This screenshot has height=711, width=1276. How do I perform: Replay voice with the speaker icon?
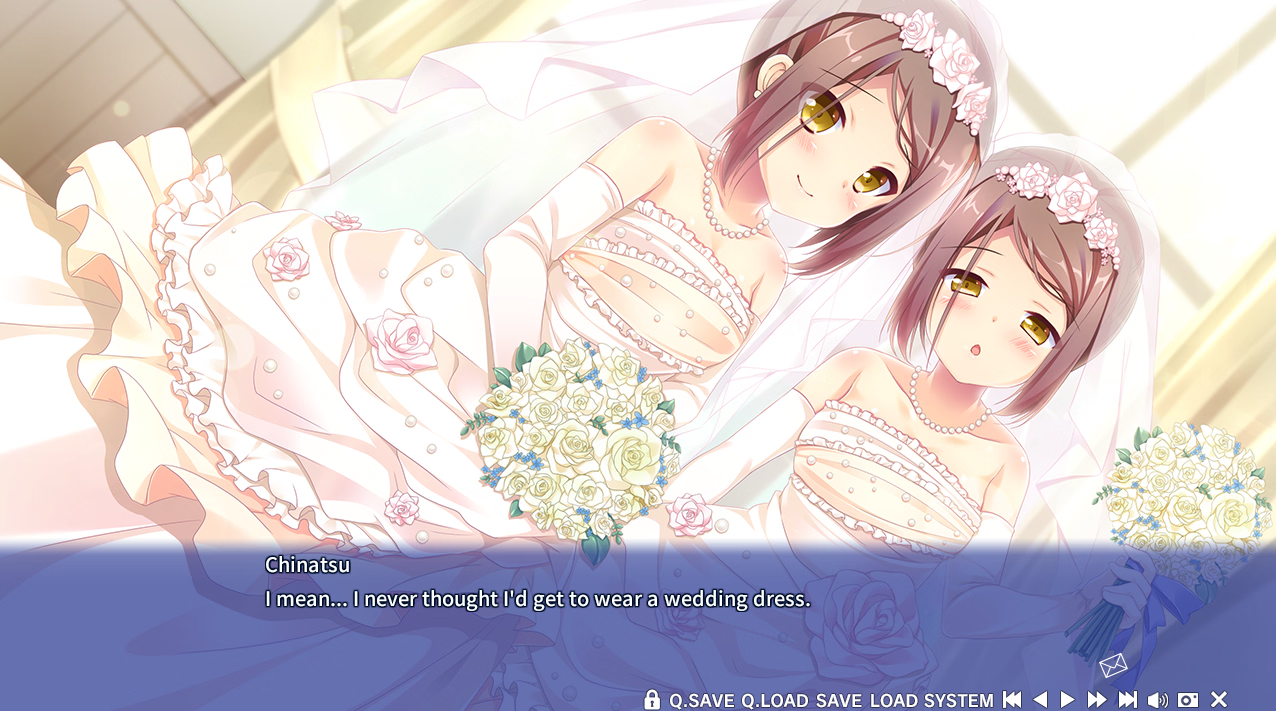(x=1158, y=700)
